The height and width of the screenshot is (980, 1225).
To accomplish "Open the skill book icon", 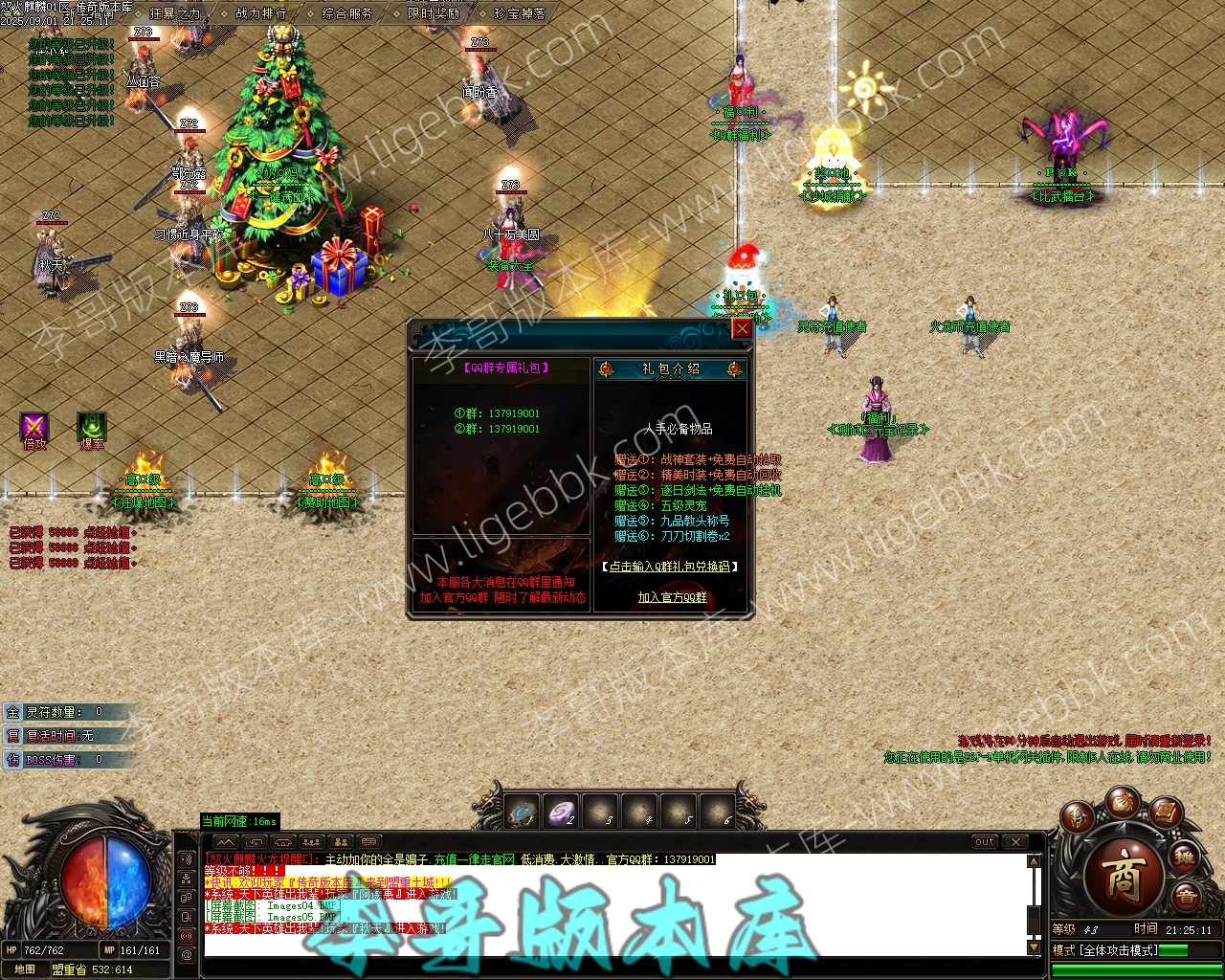I will pos(1165,813).
